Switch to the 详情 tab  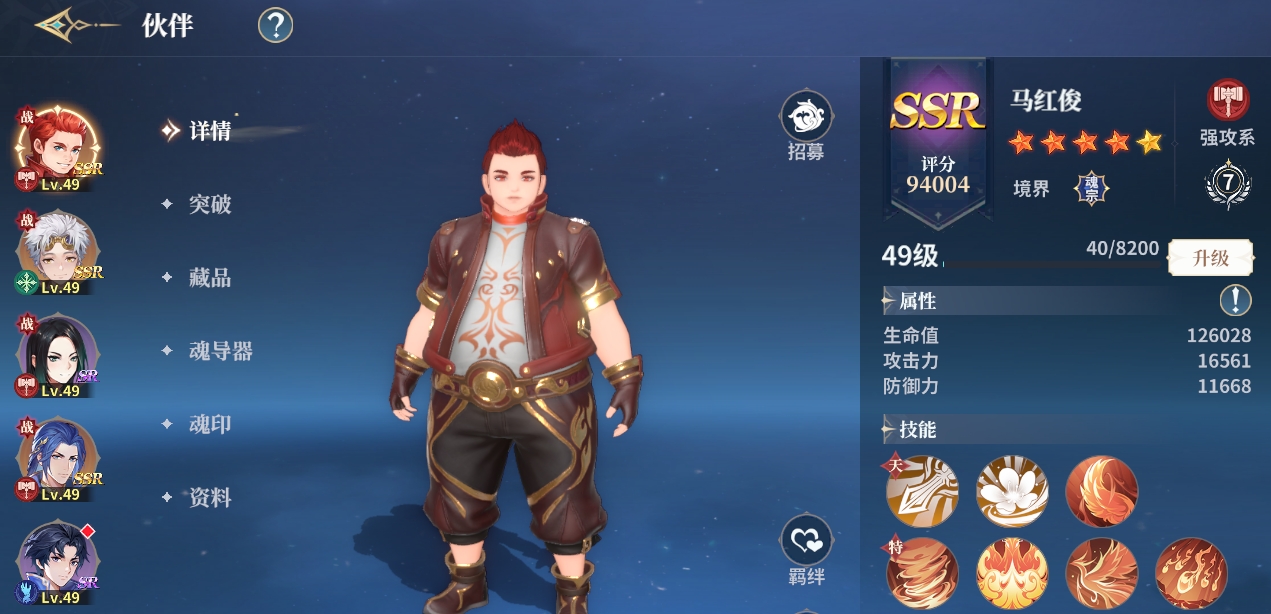(x=210, y=131)
